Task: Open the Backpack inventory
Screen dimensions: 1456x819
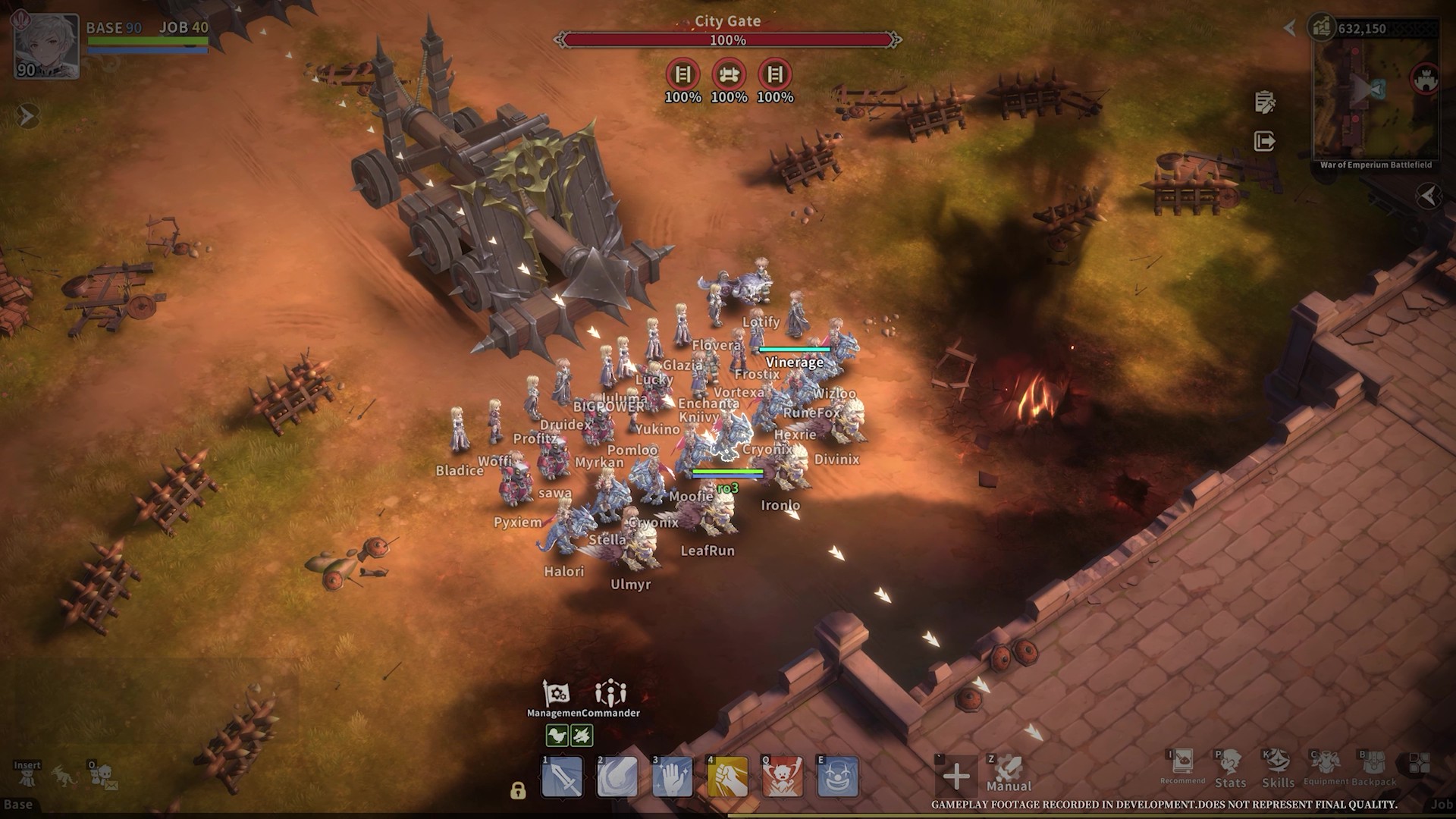Action: 1373,767
